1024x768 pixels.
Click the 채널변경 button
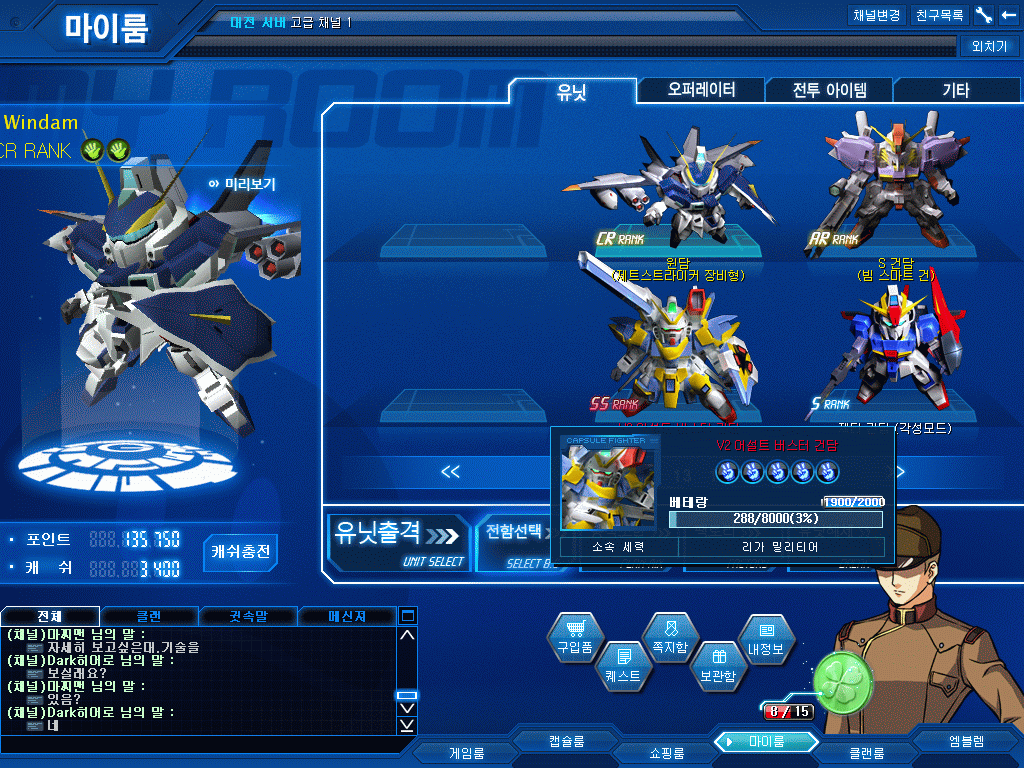pos(876,16)
